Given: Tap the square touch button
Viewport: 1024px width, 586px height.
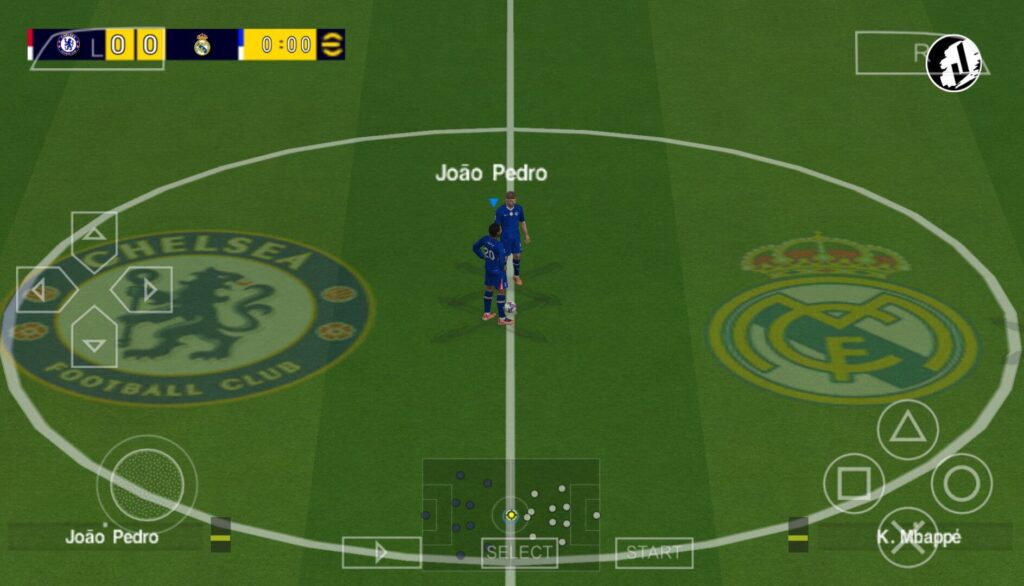Looking at the screenshot, I should click(853, 484).
